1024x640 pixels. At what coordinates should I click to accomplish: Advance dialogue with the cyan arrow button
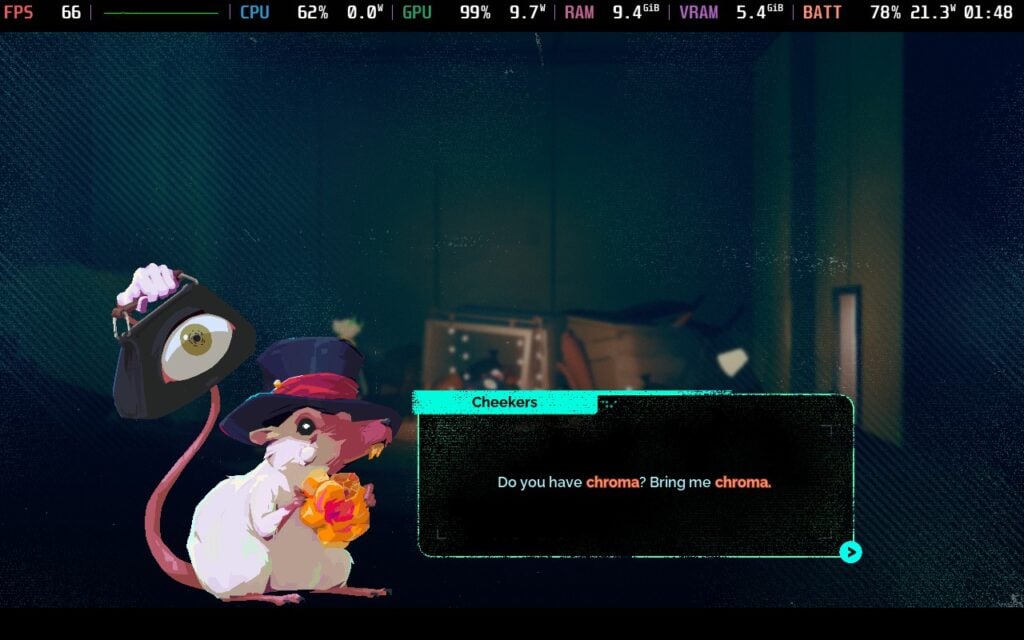tap(850, 552)
